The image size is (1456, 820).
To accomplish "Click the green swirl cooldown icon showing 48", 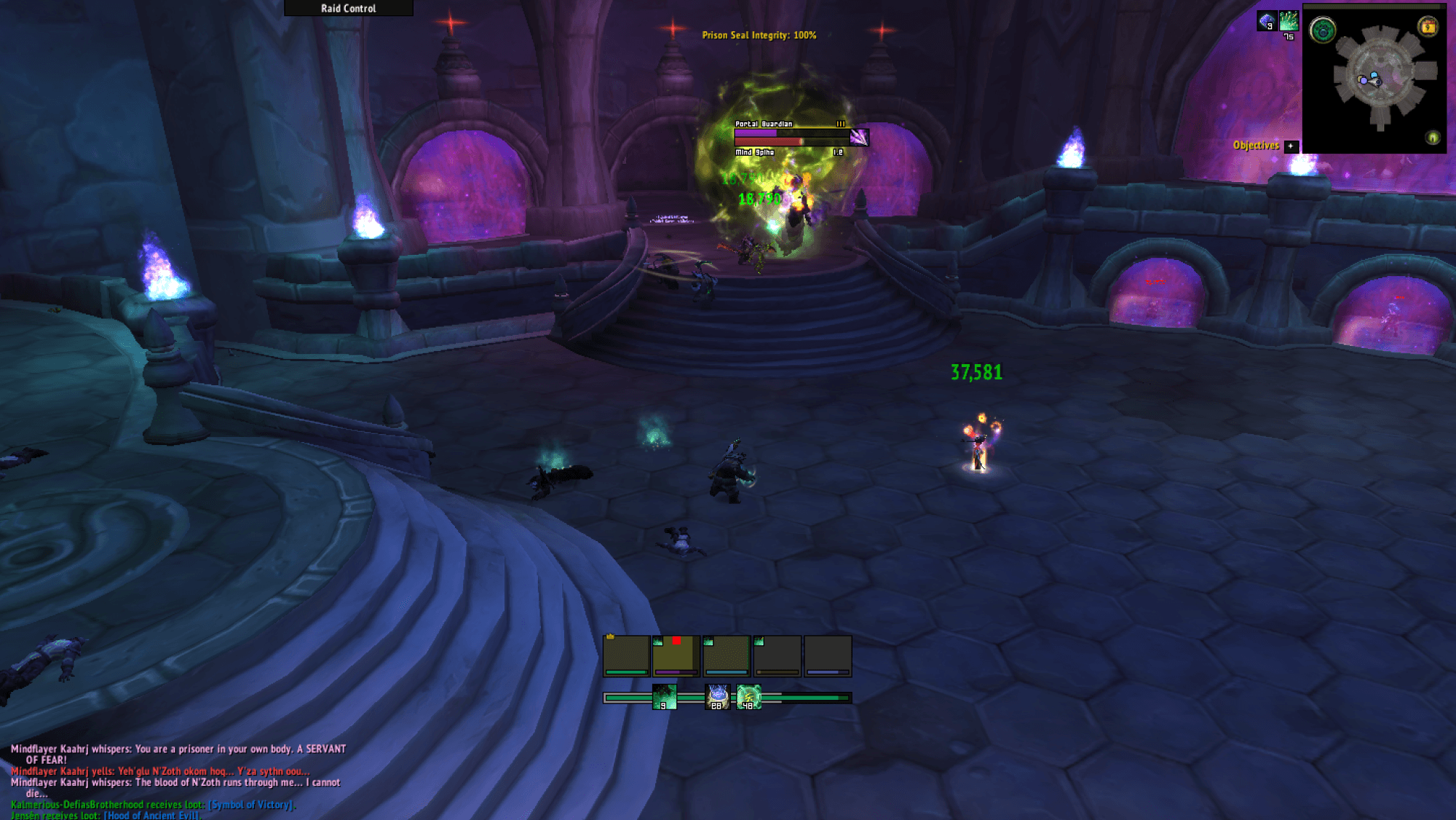I will [x=748, y=697].
